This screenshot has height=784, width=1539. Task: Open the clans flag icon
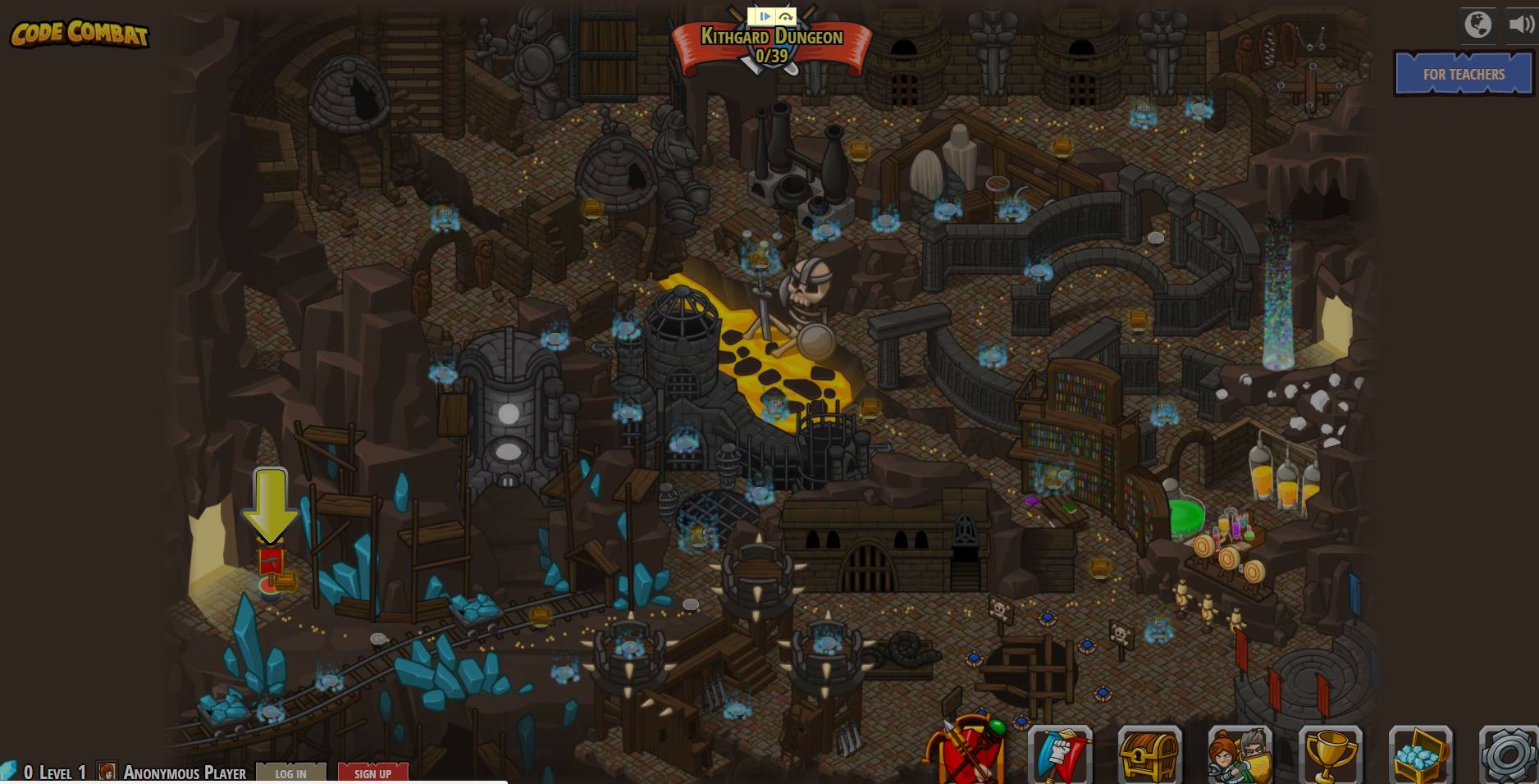click(x=1060, y=754)
